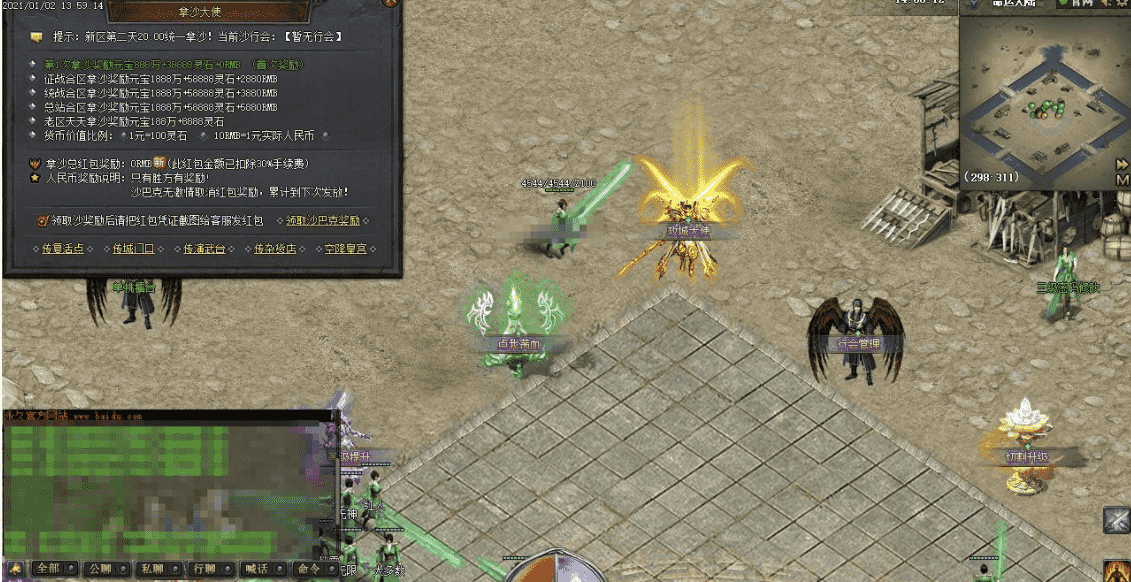The width and height of the screenshot is (1131, 582).
Task: Switch chat to the 全部 channel
Action: [50, 568]
